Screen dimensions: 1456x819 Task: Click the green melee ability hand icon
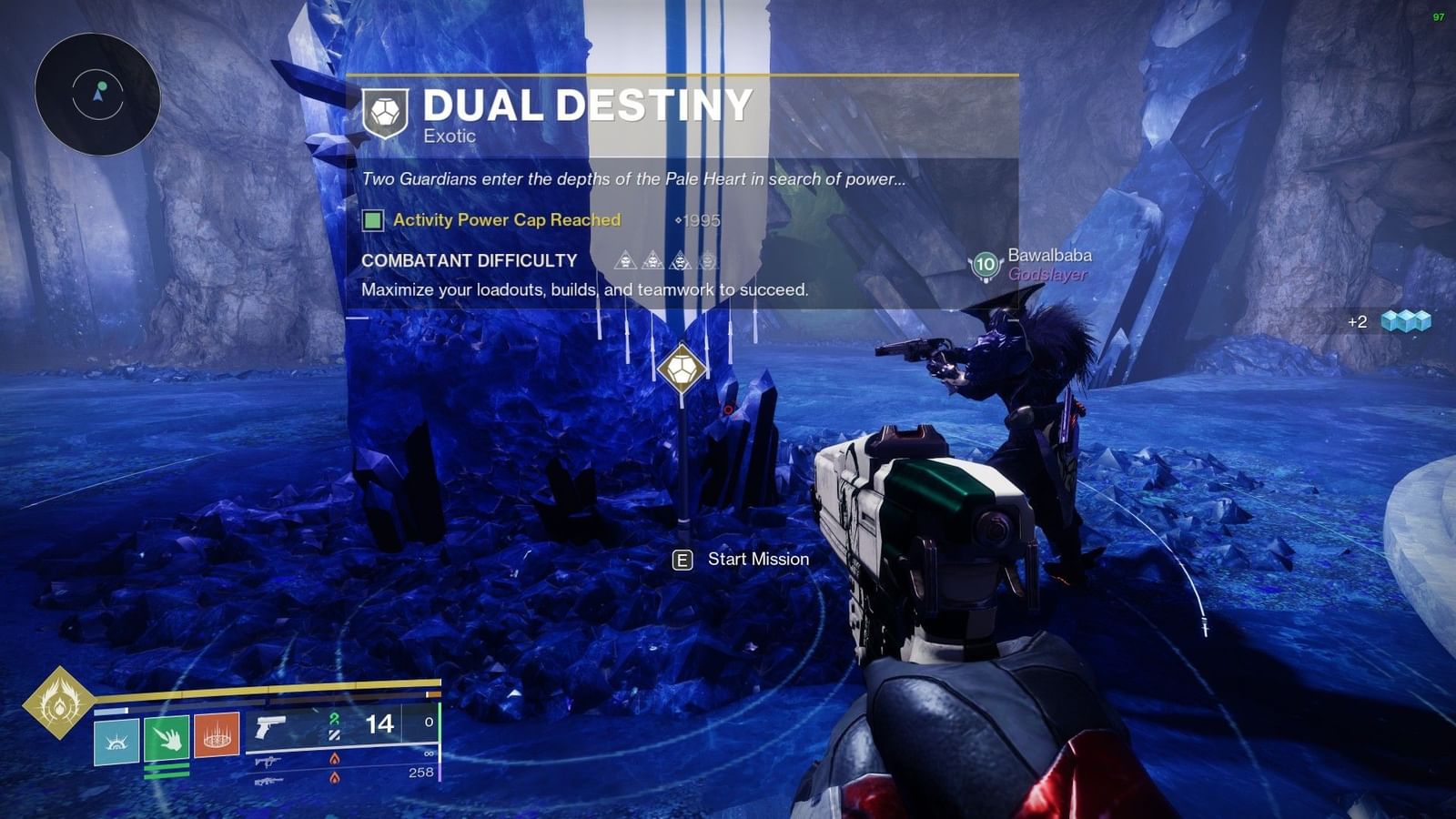click(167, 740)
